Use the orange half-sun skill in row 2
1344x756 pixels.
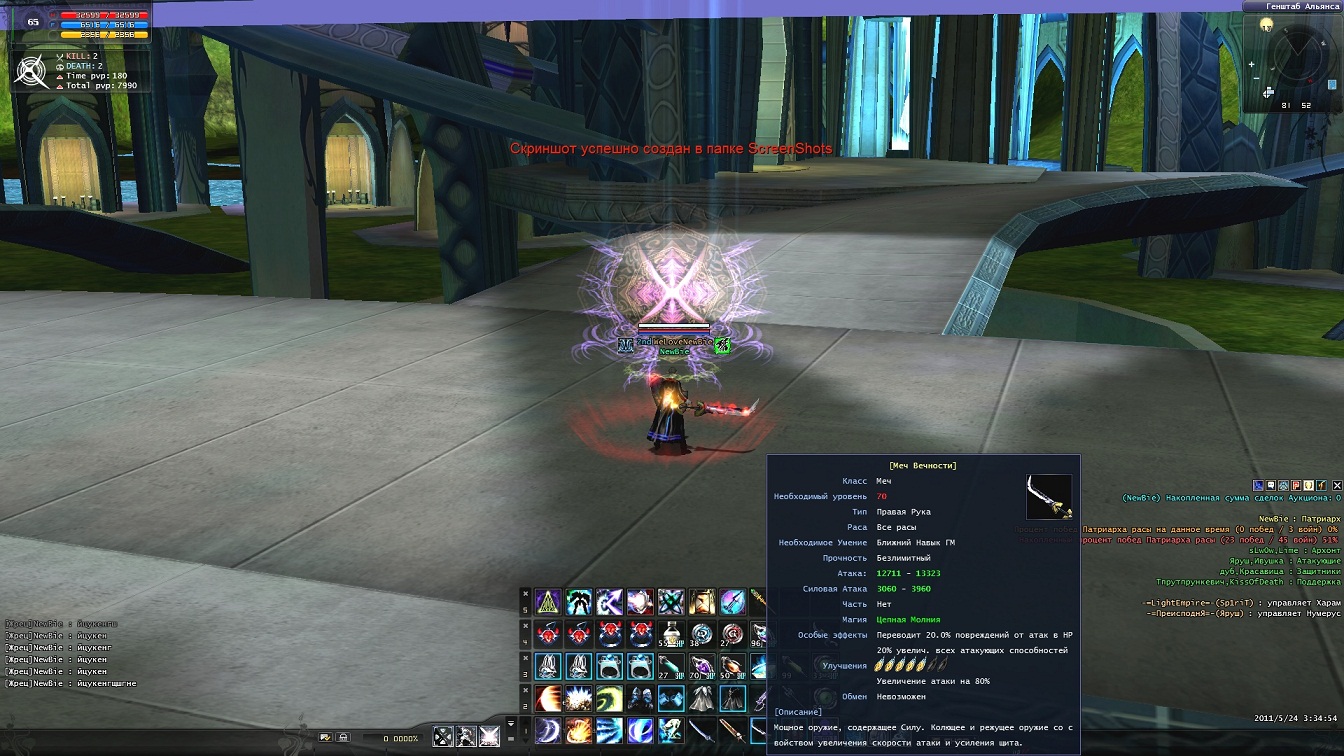[546, 698]
